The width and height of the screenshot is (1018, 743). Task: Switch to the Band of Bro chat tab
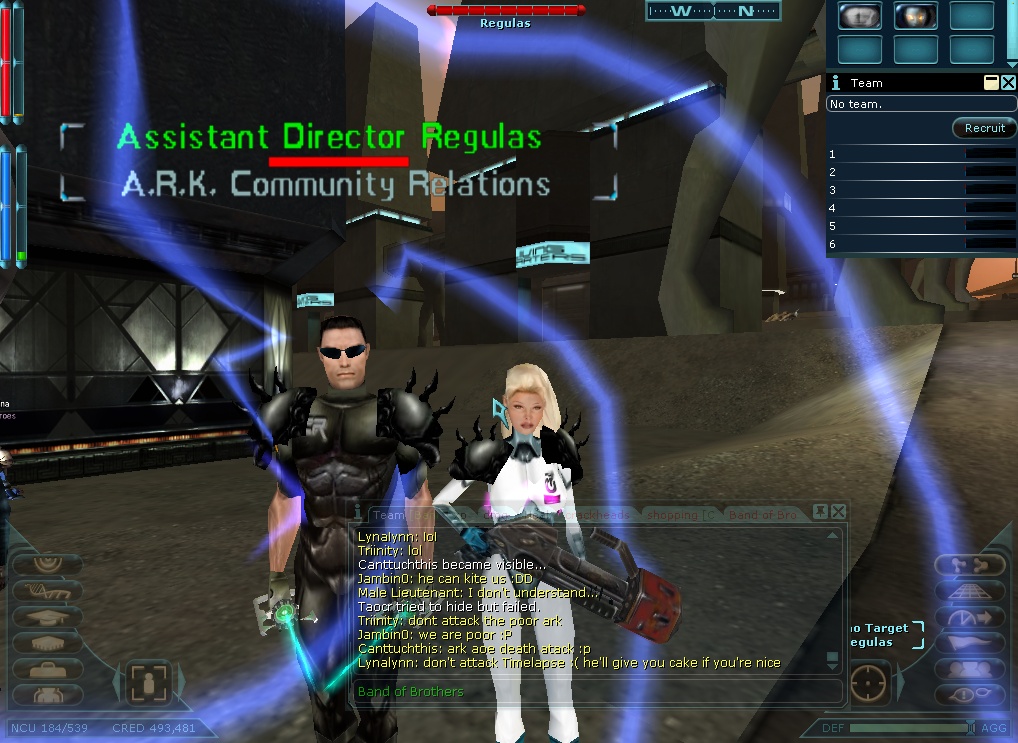[x=763, y=514]
